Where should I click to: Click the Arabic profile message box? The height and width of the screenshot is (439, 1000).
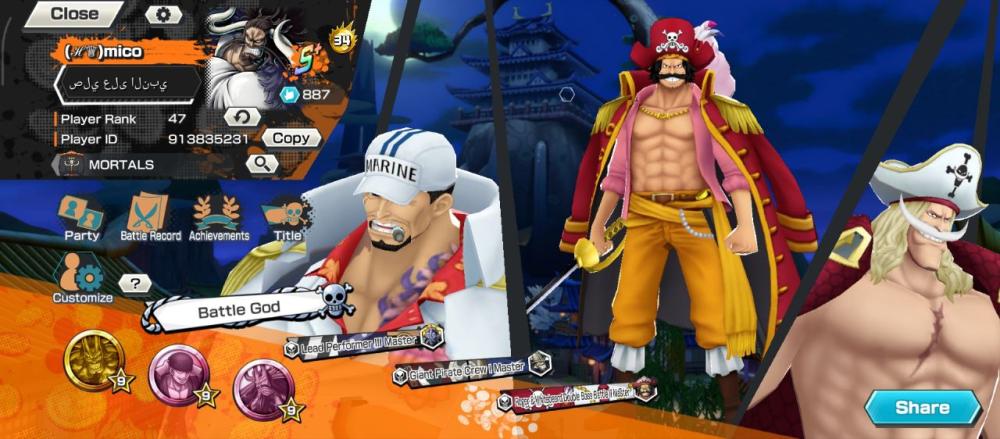coord(126,84)
